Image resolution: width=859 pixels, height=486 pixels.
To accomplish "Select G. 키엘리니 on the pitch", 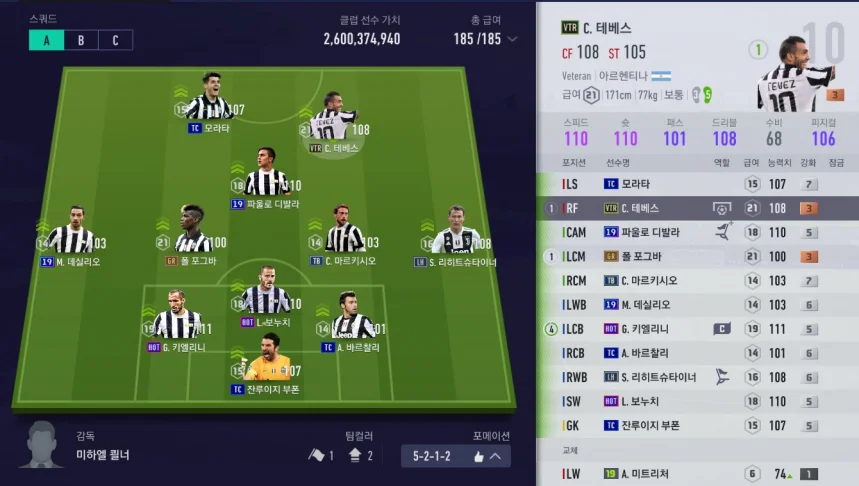I will (x=179, y=321).
